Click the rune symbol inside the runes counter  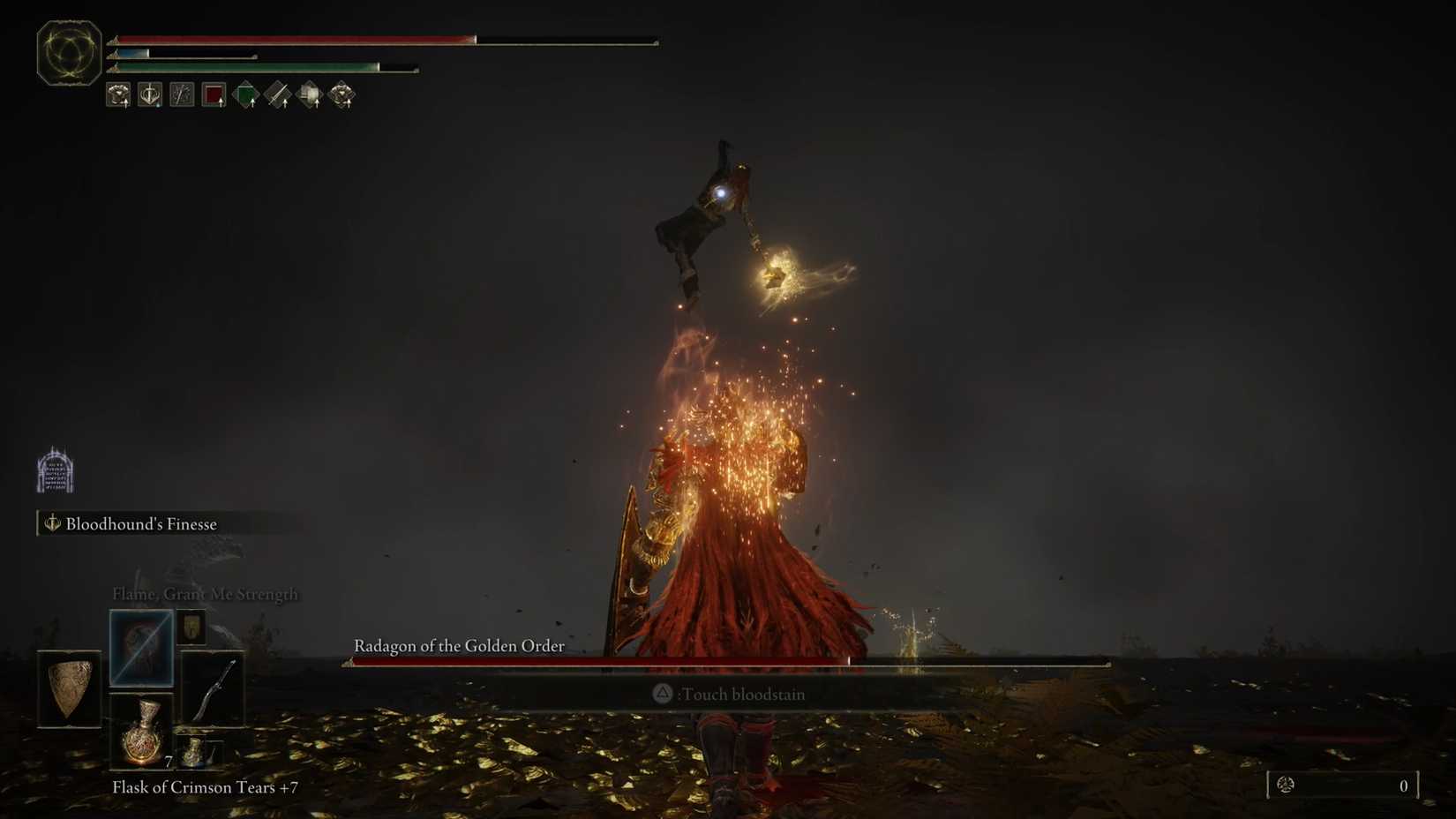point(1287,785)
